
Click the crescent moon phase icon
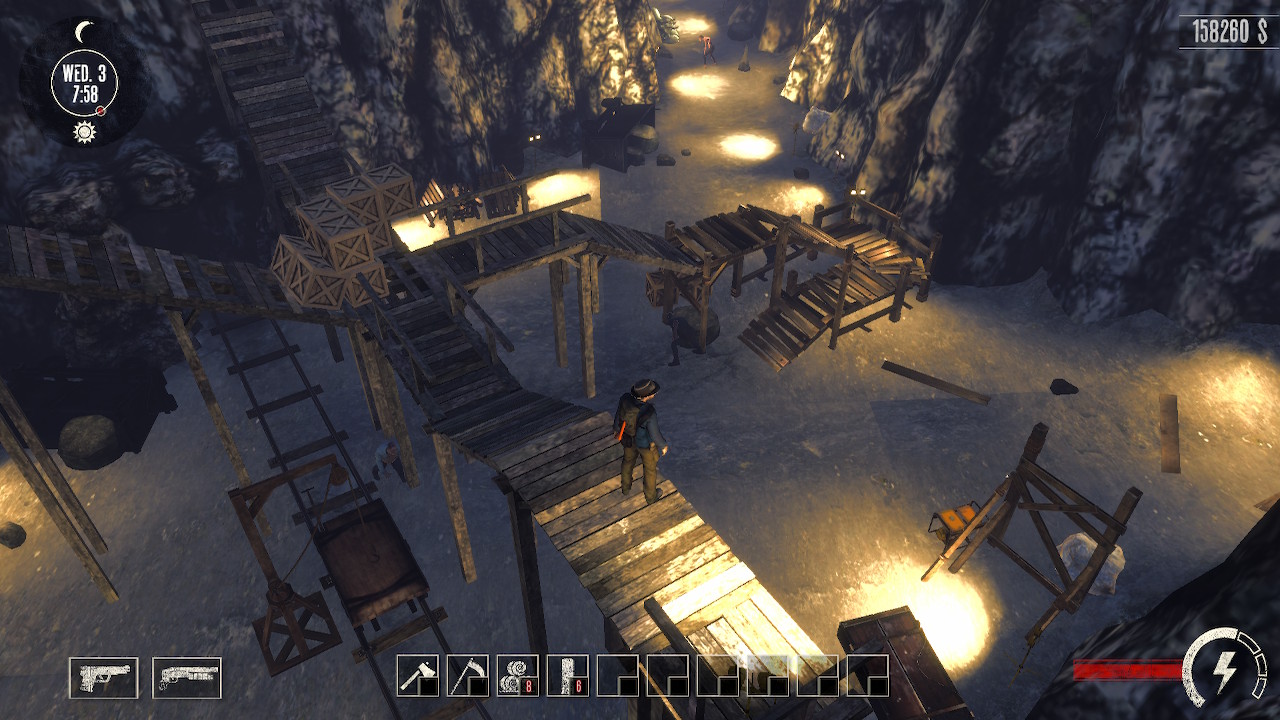pos(84,32)
